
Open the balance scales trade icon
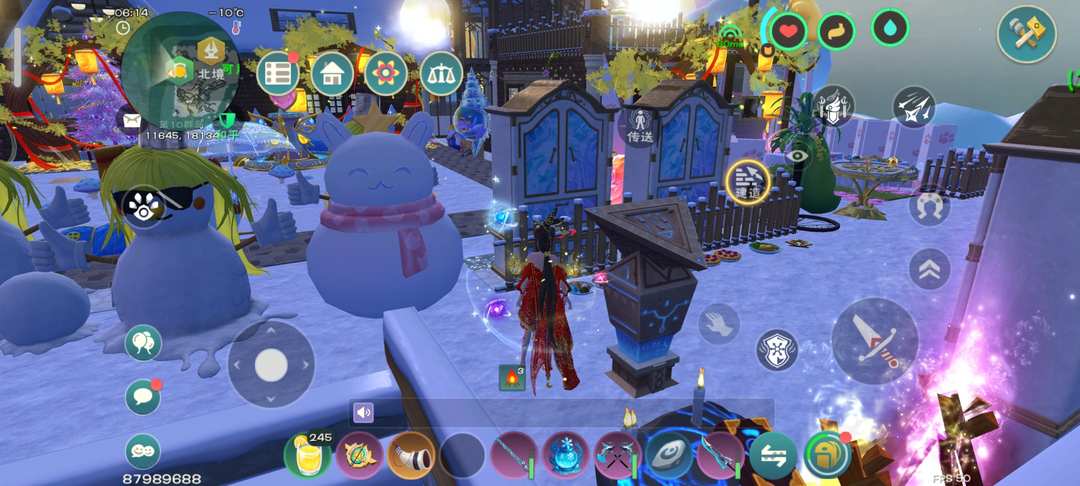point(440,73)
